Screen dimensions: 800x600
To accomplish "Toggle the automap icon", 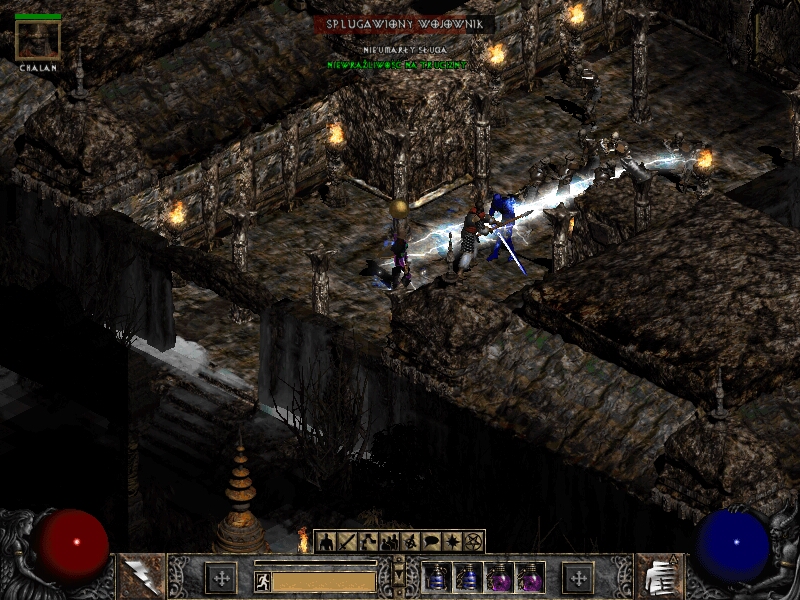I will pos(411,542).
